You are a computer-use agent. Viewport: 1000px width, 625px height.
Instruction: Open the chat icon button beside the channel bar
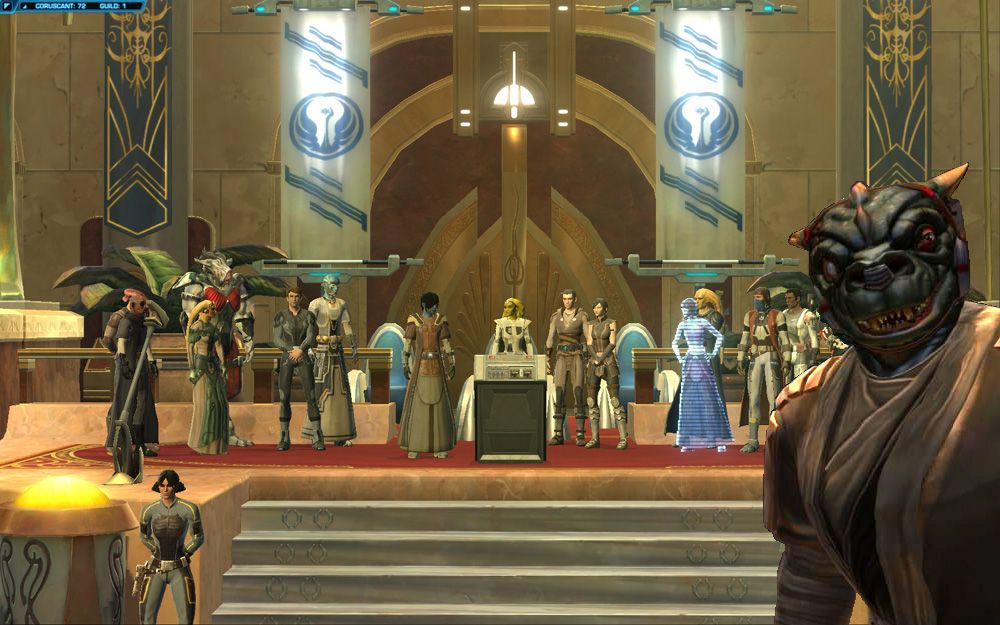8,6
